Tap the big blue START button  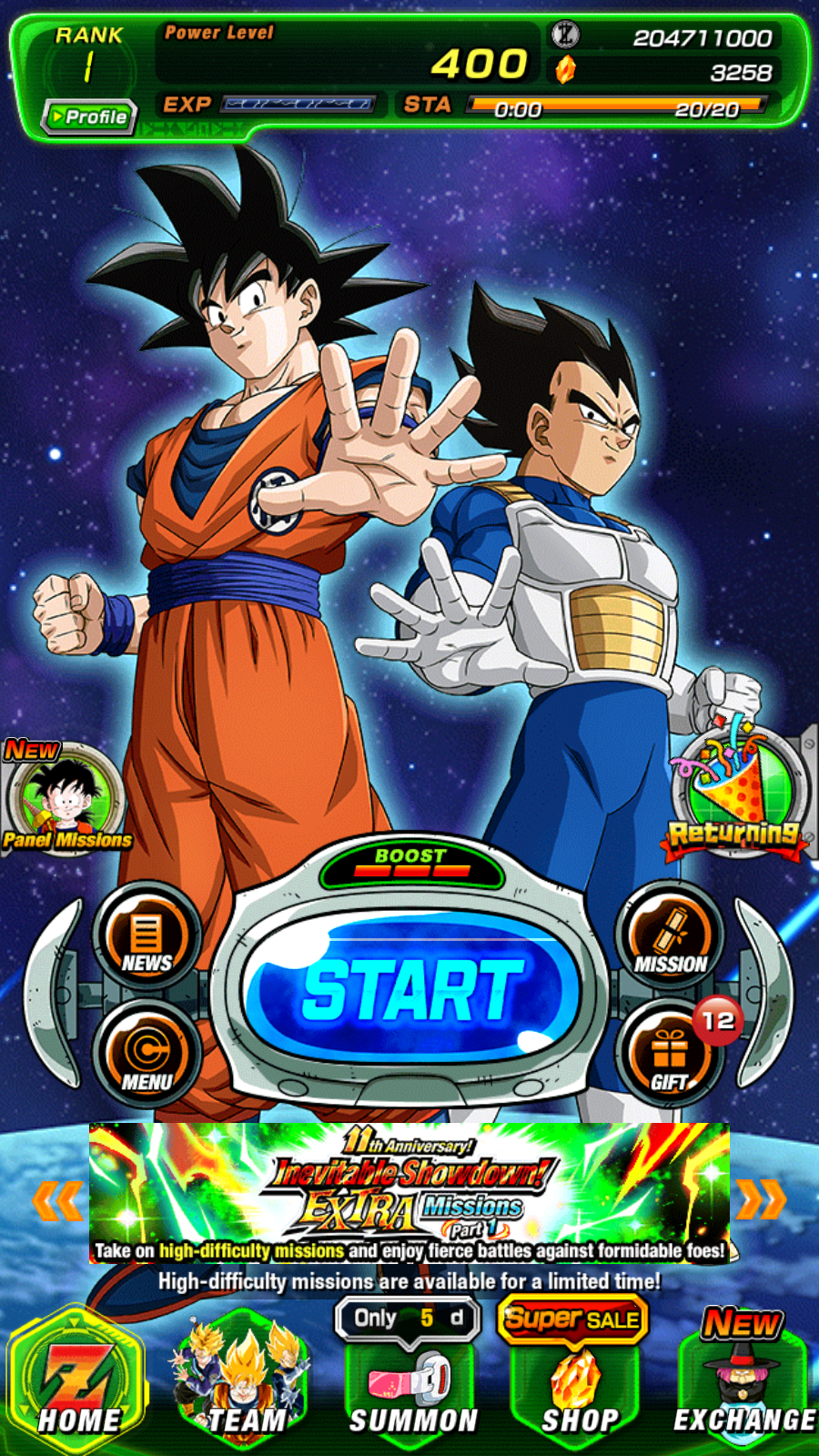(411, 989)
